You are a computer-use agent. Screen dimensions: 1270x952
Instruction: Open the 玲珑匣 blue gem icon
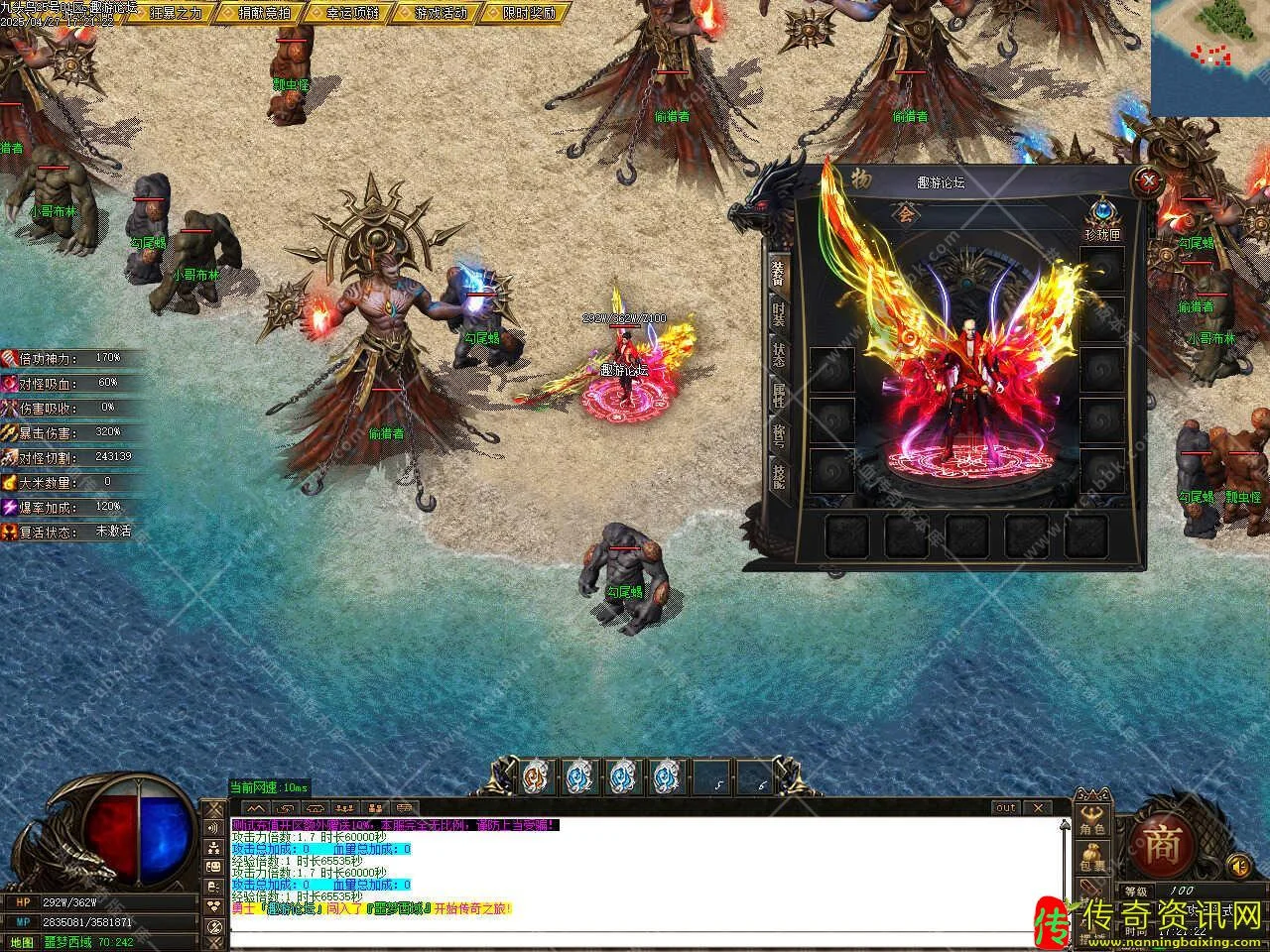point(1100,212)
